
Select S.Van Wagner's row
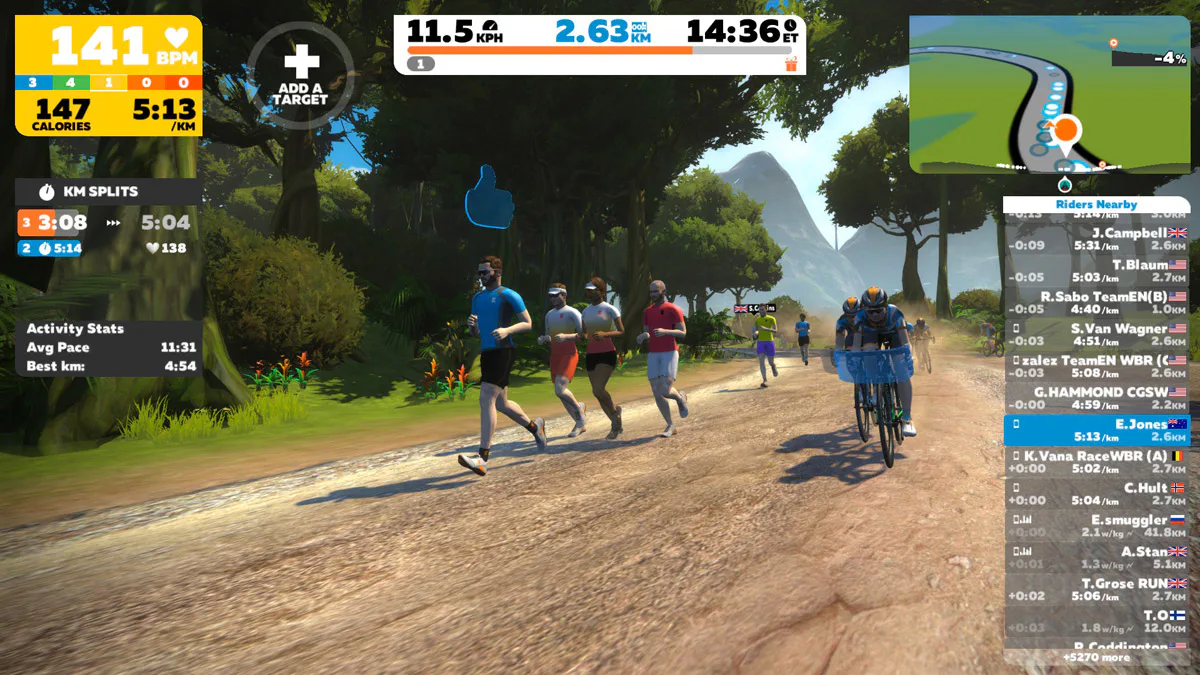[1097, 335]
